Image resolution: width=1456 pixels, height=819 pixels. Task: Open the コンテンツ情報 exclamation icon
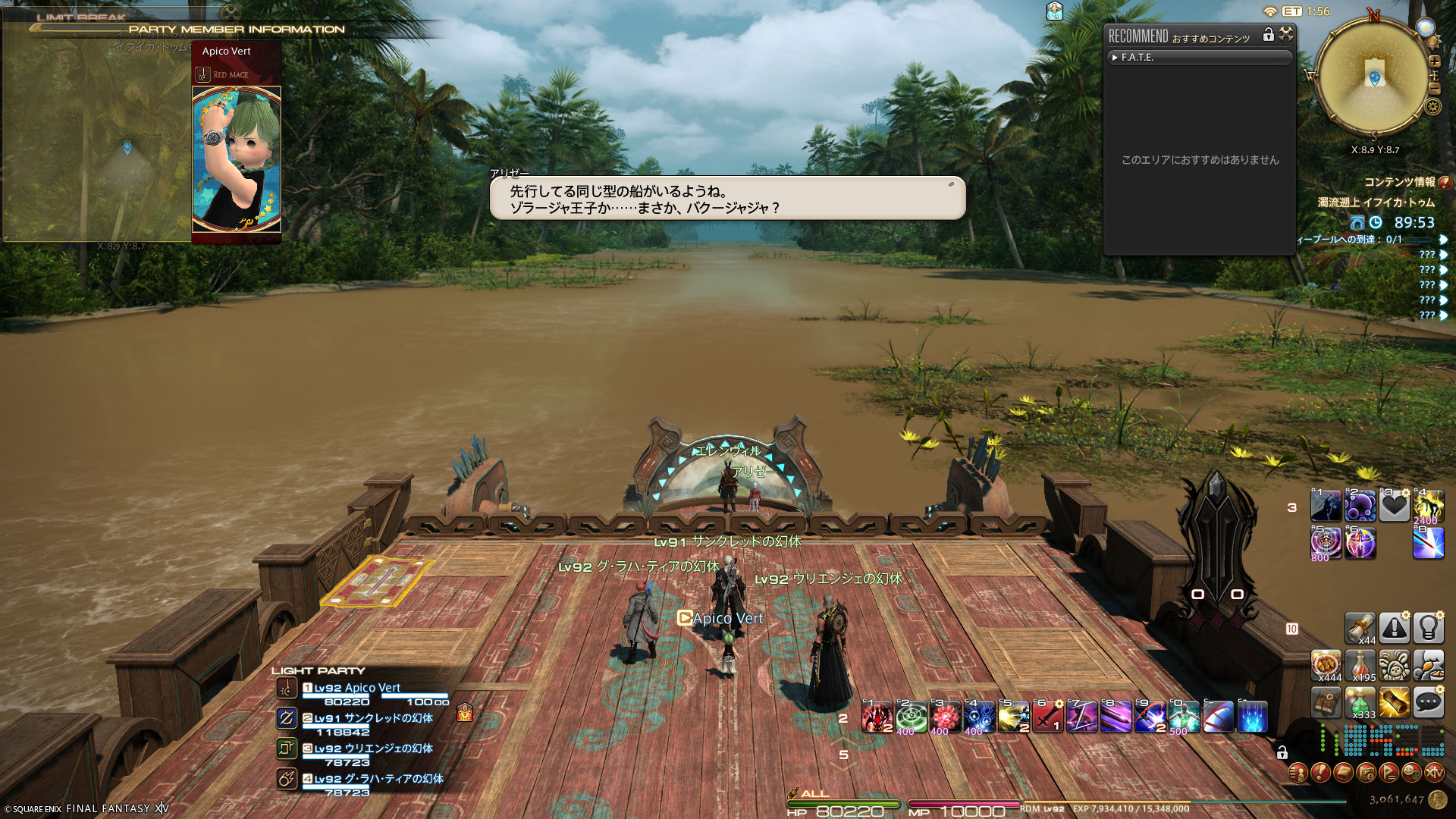(x=1445, y=183)
